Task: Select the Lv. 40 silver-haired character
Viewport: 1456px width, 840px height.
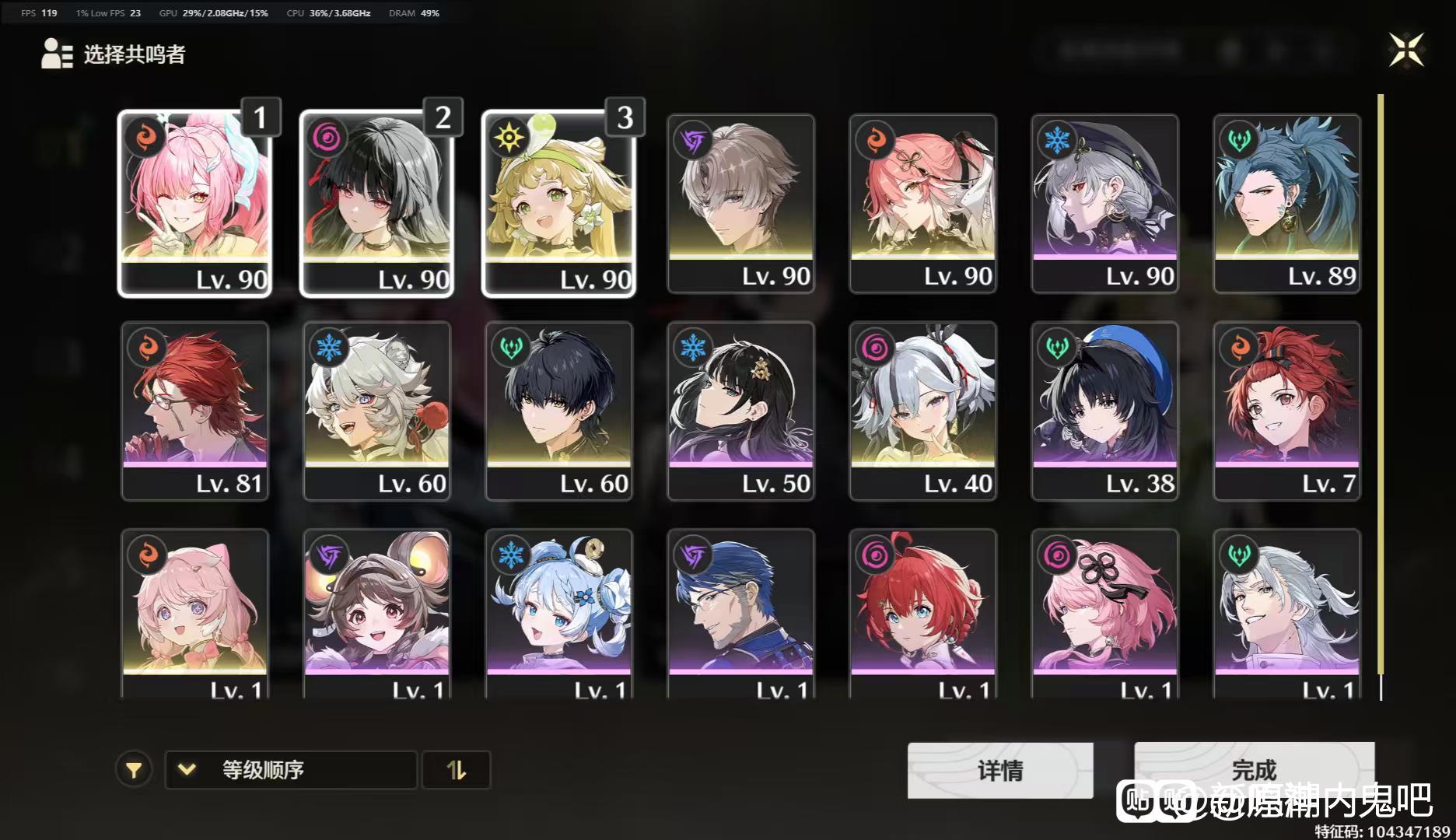Action: point(923,410)
